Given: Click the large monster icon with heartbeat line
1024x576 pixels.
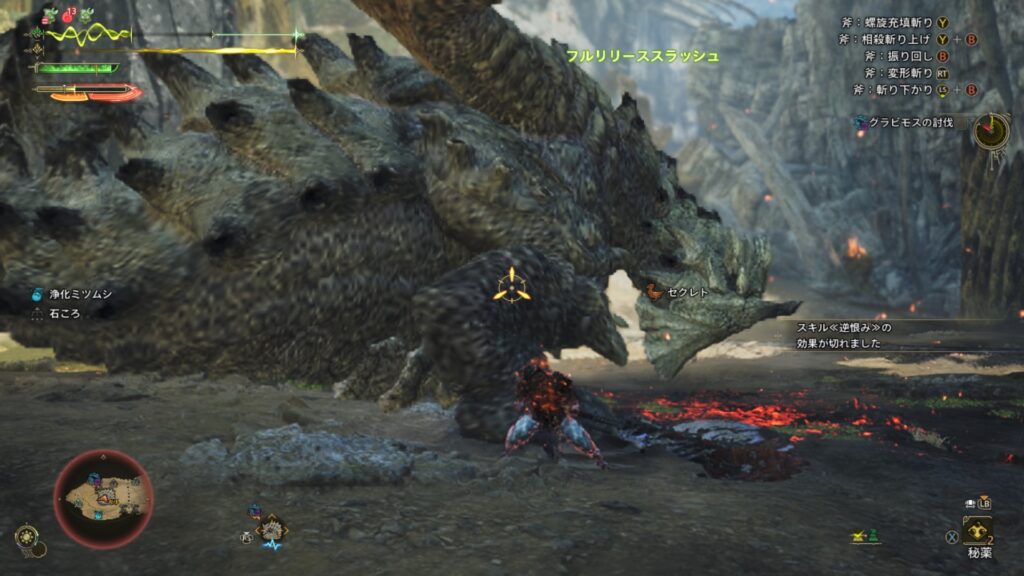Looking at the screenshot, I should coord(271,530).
